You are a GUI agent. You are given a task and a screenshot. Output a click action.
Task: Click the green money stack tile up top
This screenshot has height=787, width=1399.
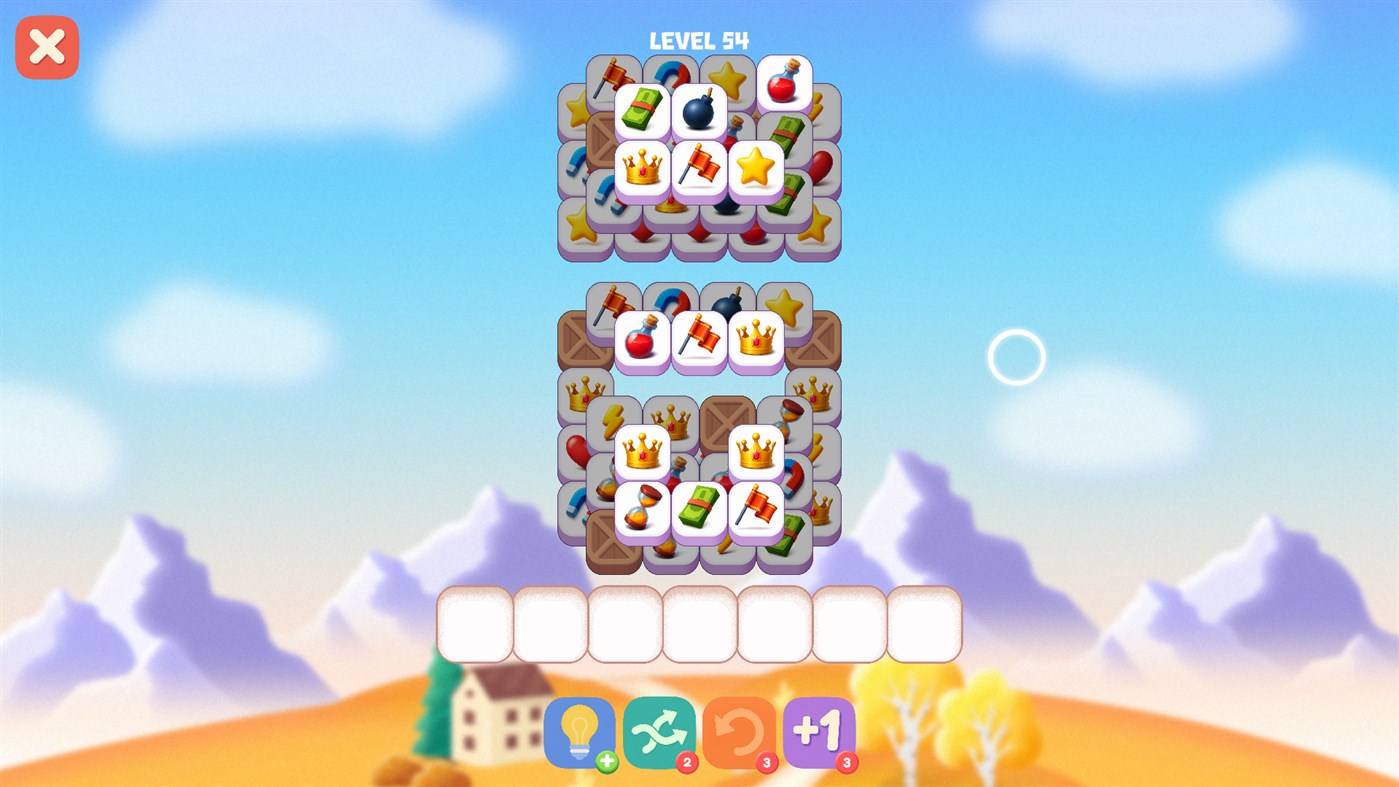coord(643,109)
